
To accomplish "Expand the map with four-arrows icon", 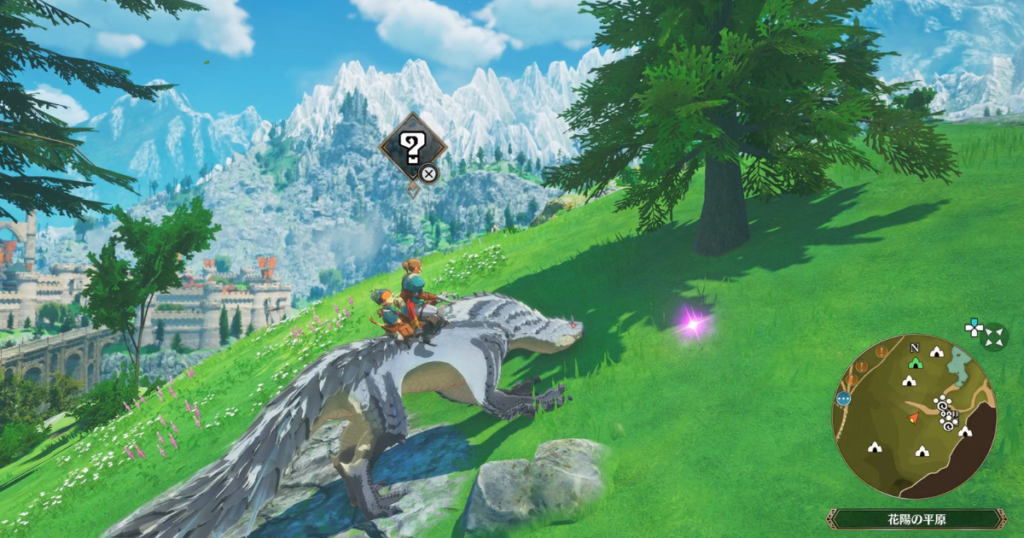I will [x=994, y=339].
